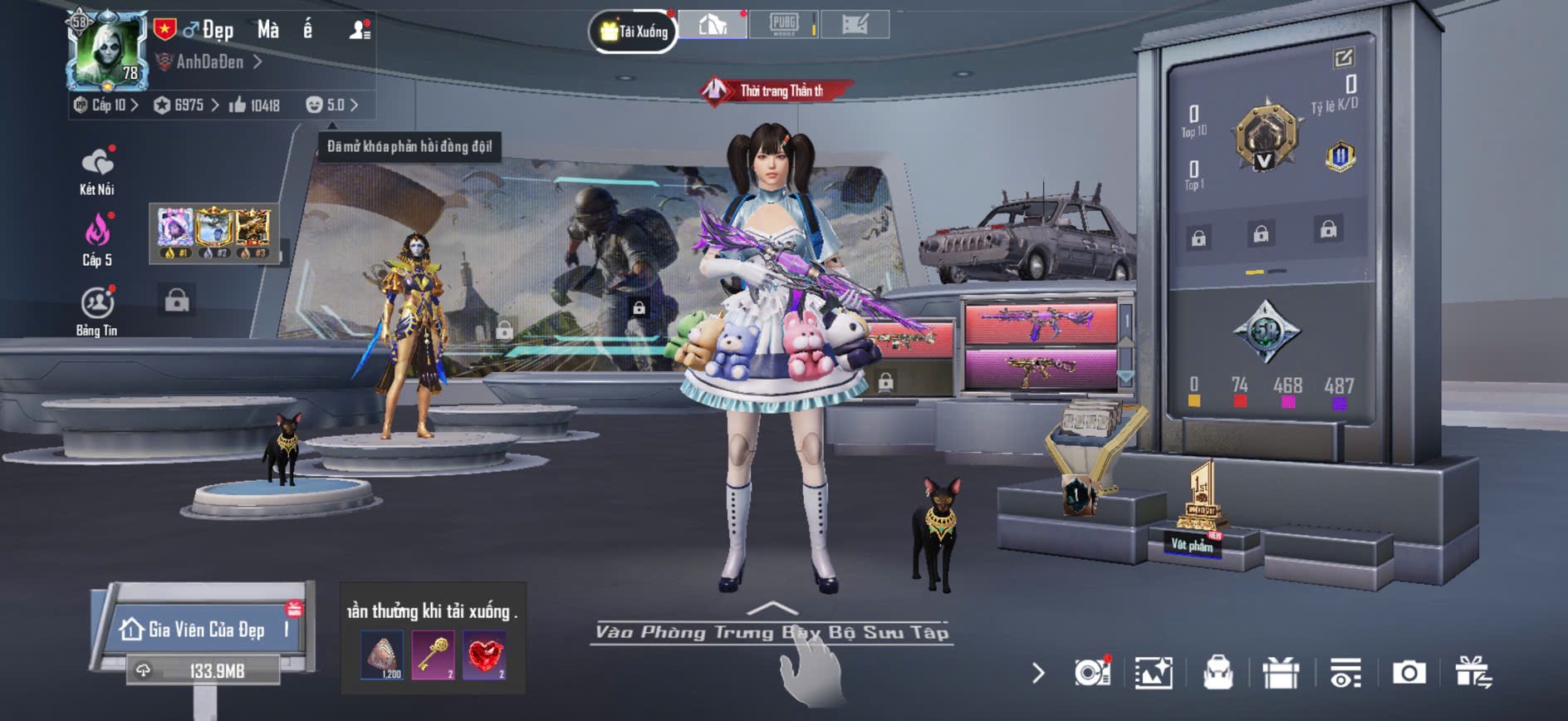This screenshot has height=721, width=1568.
Task: Click the Tải Xuống download button
Action: (634, 32)
